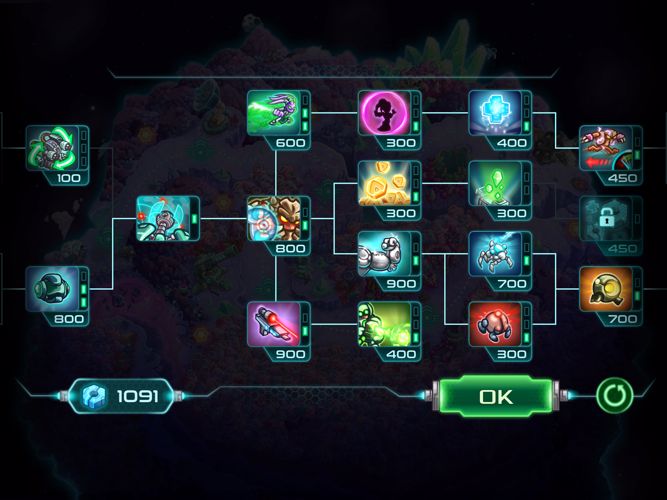The width and height of the screenshot is (667, 500).
Task: Click the locked upgrade with padlock
Action: pos(605,220)
